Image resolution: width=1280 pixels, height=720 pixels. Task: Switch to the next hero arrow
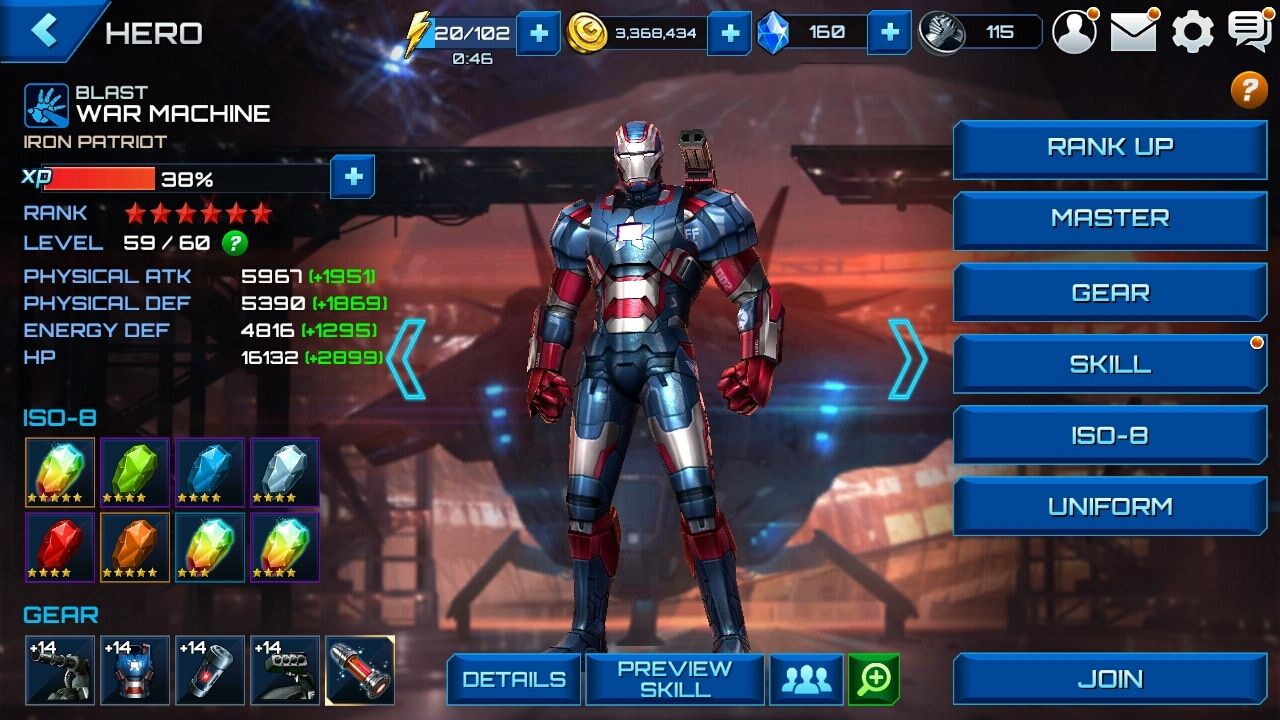906,359
